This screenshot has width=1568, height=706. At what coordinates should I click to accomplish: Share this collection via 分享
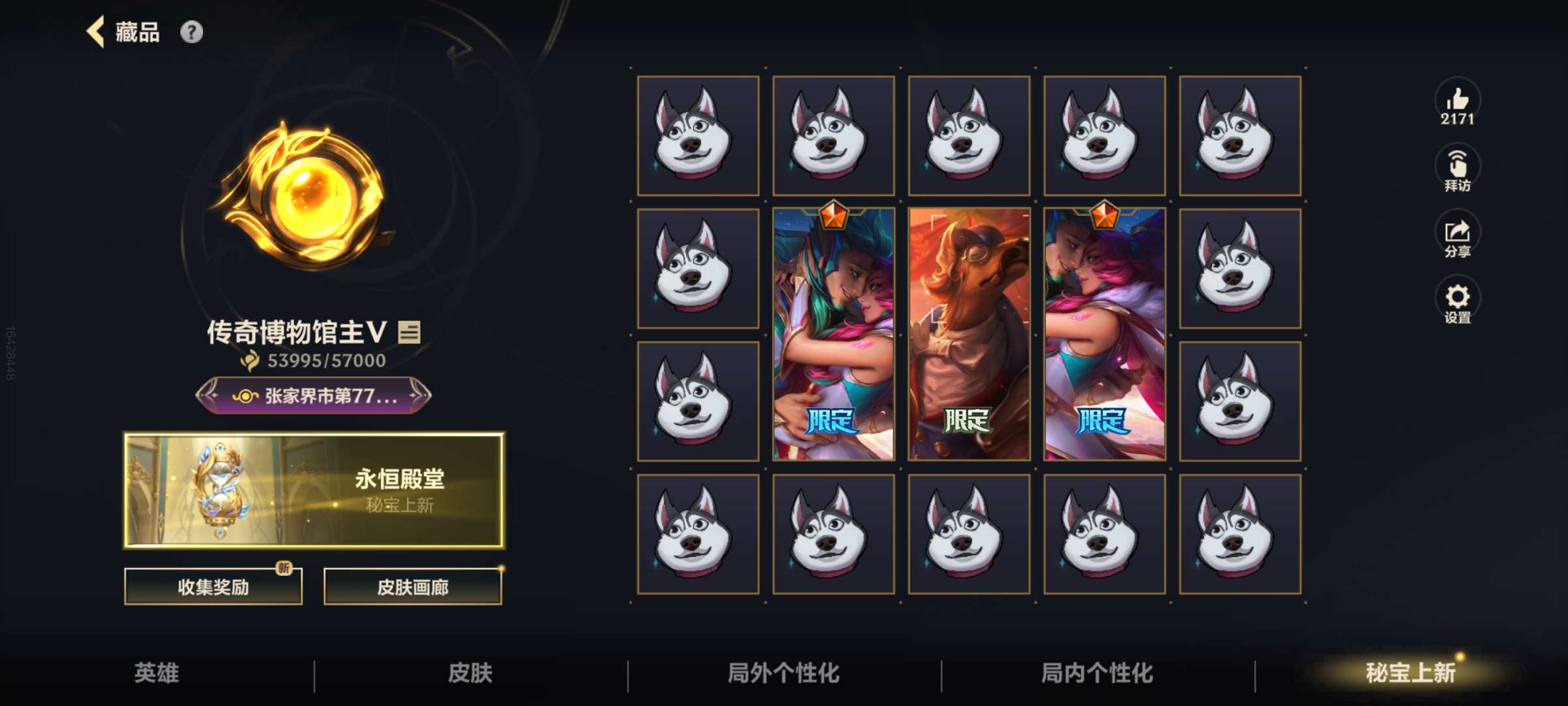tap(1457, 236)
